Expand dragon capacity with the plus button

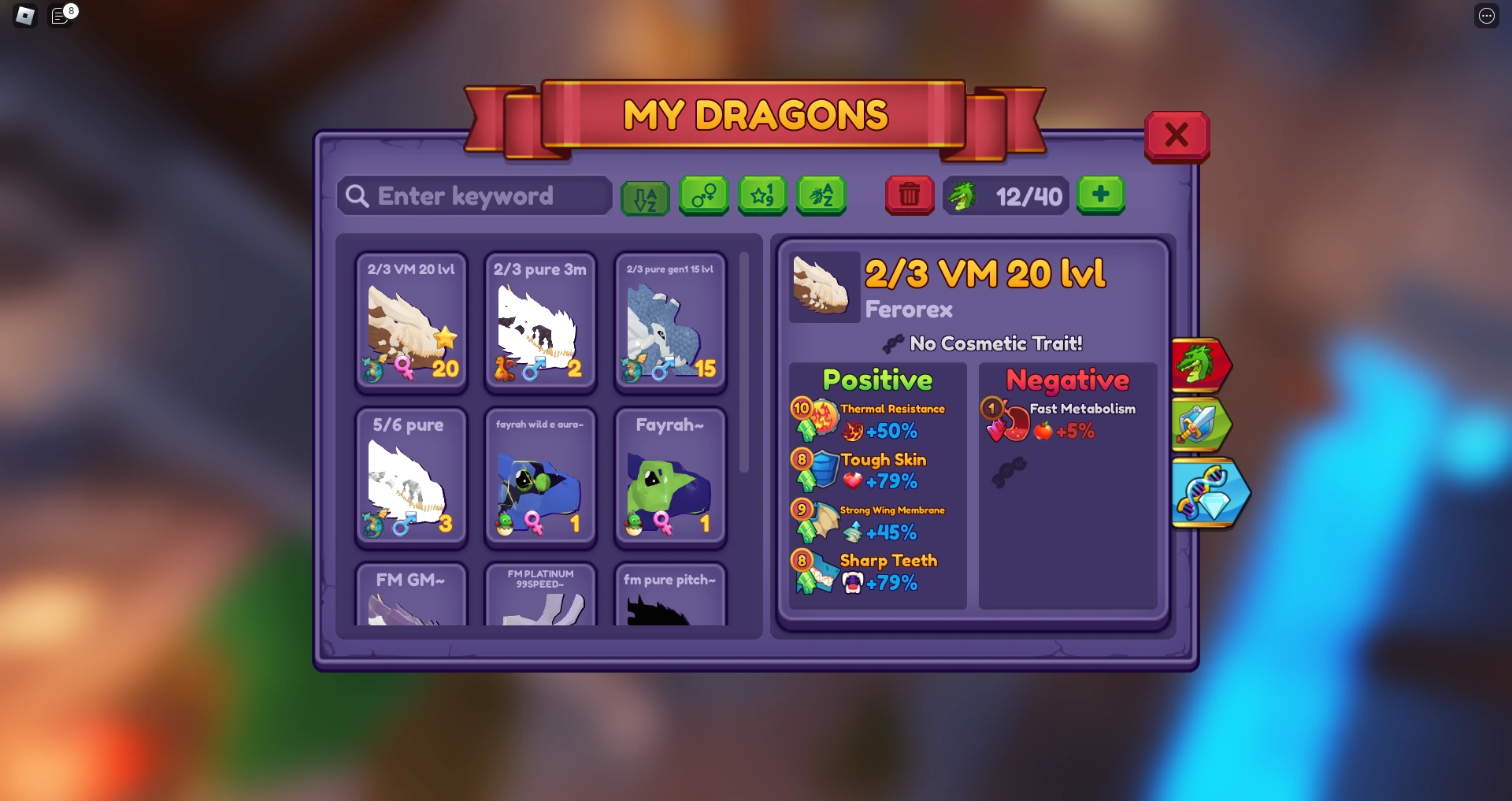(1101, 195)
